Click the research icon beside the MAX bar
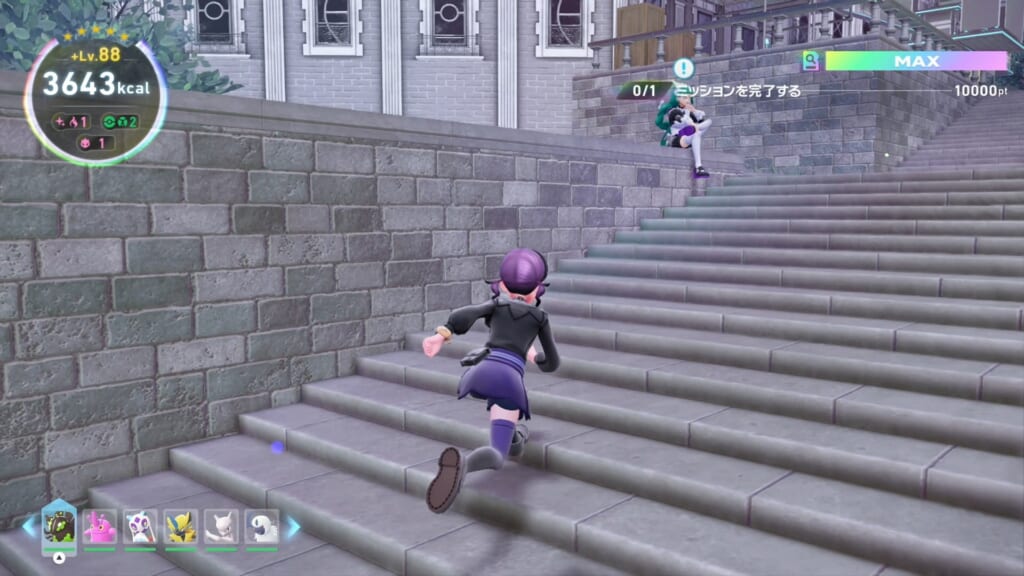The image size is (1024, 576). pos(811,61)
